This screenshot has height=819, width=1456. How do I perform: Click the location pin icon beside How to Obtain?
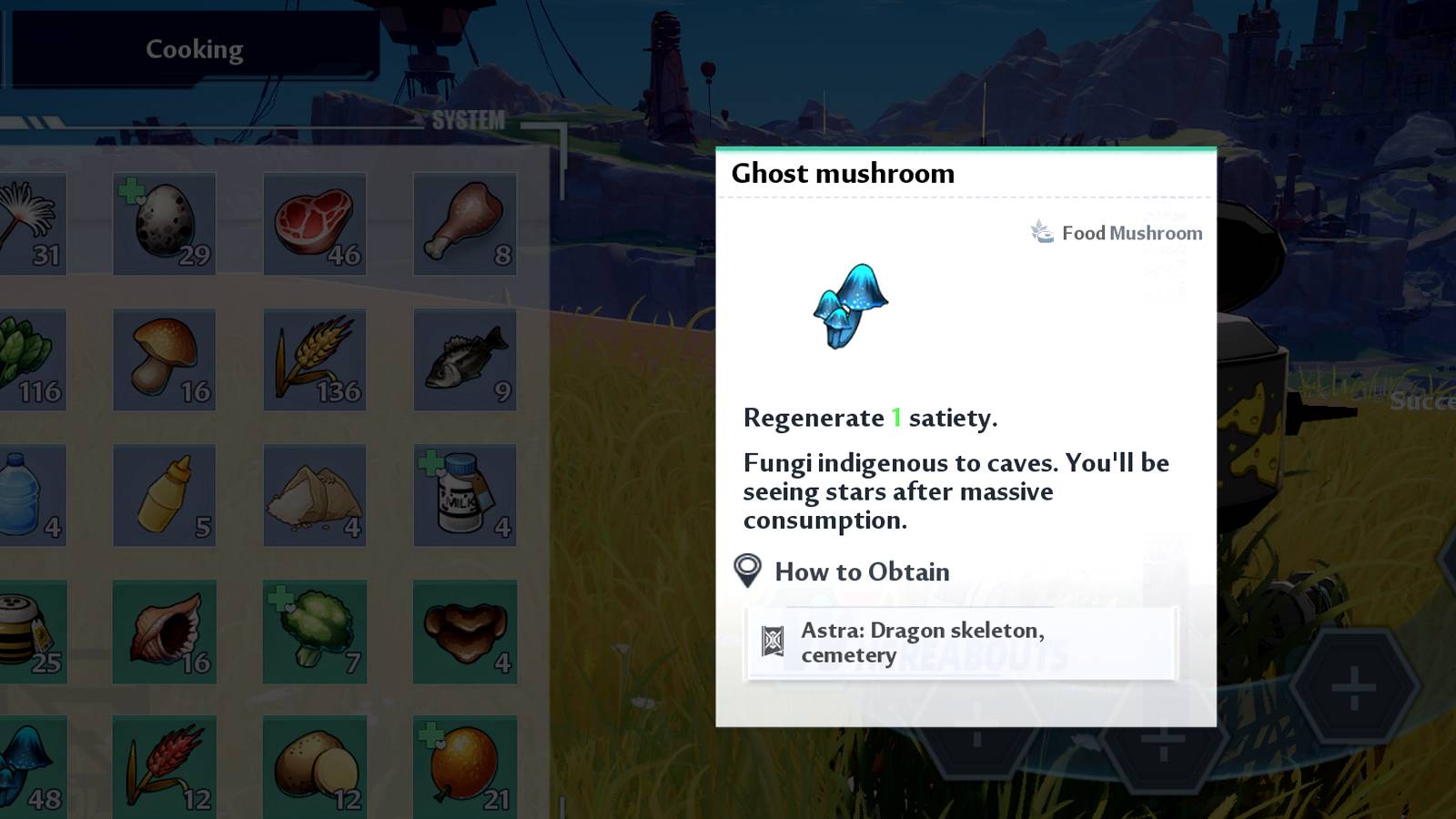click(x=748, y=571)
